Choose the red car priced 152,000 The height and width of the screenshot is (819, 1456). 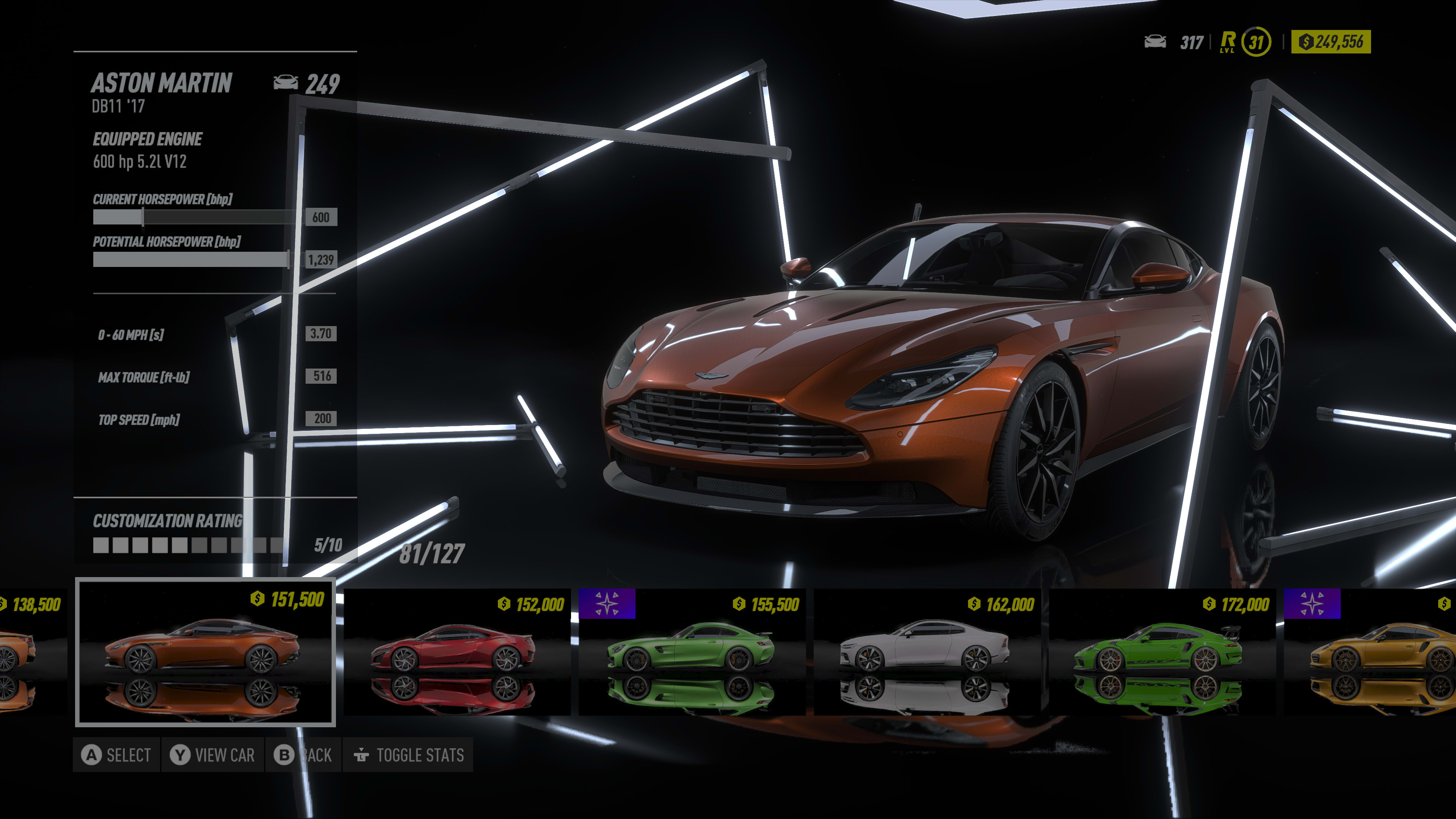click(x=457, y=651)
